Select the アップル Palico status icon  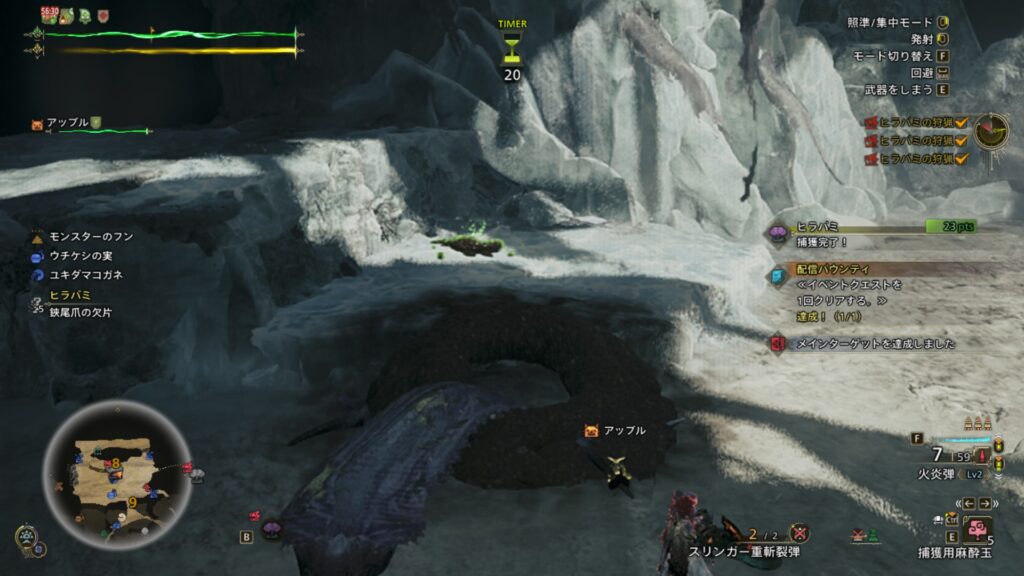point(38,124)
